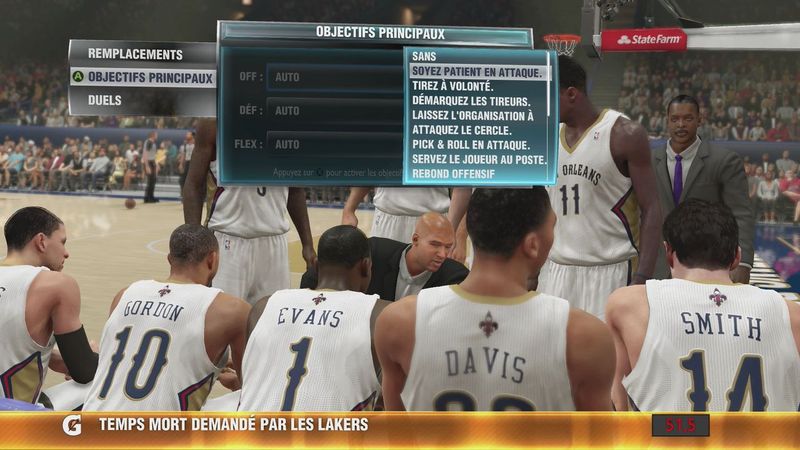Image resolution: width=800 pixels, height=450 pixels.
Task: Open the DÉF objective AUTO field
Action: [x=335, y=110]
